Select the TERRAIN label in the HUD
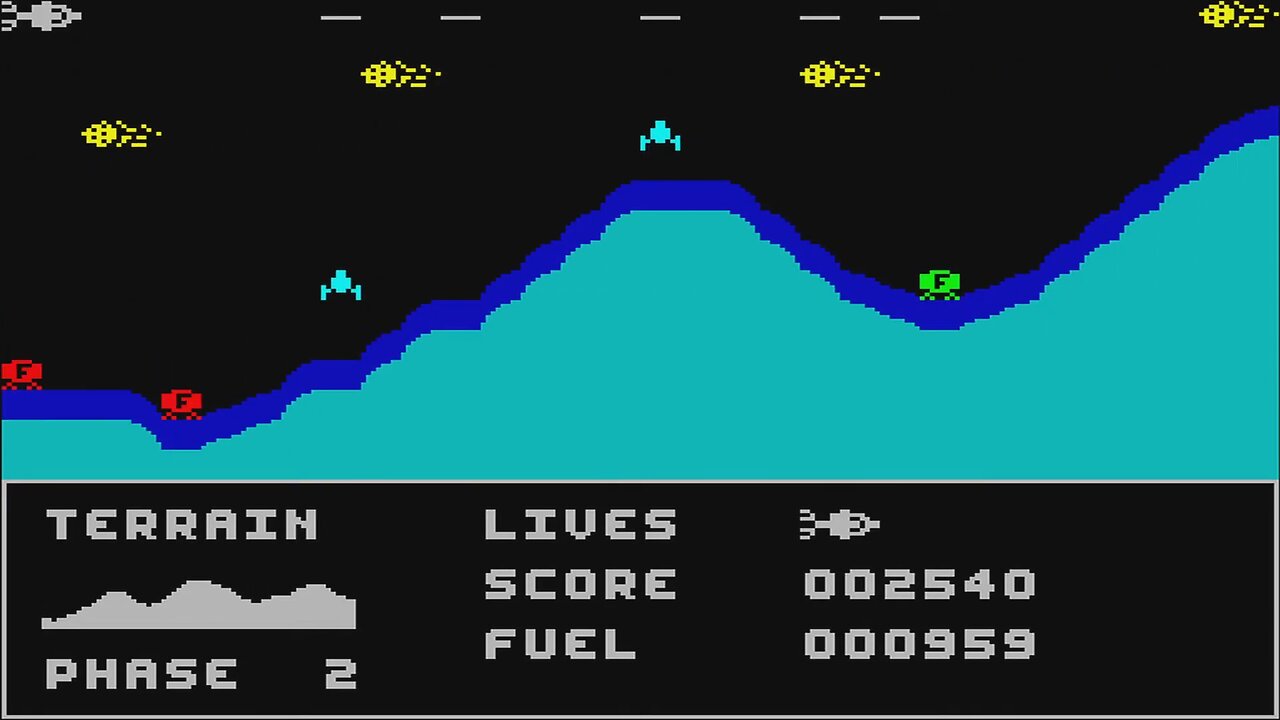This screenshot has height=720, width=1280. point(182,524)
